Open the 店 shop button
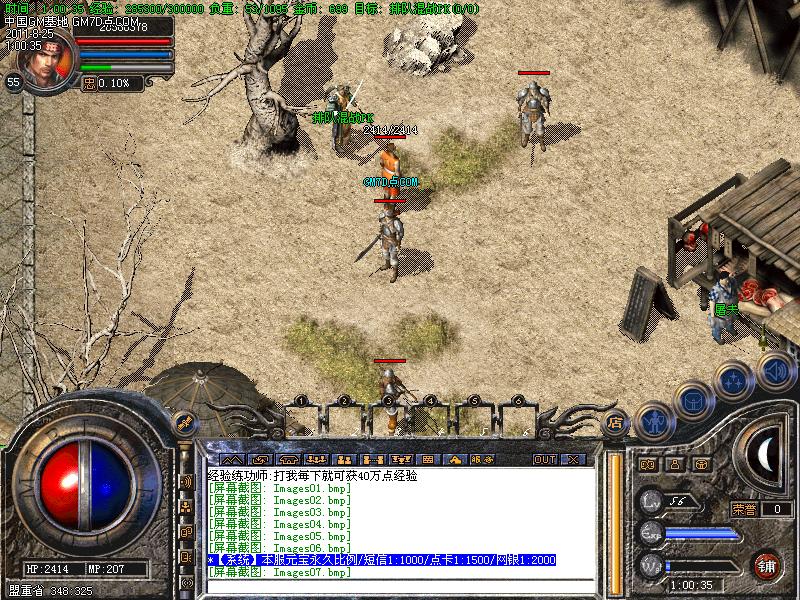Screen dimensions: 800x600 (616, 422)
